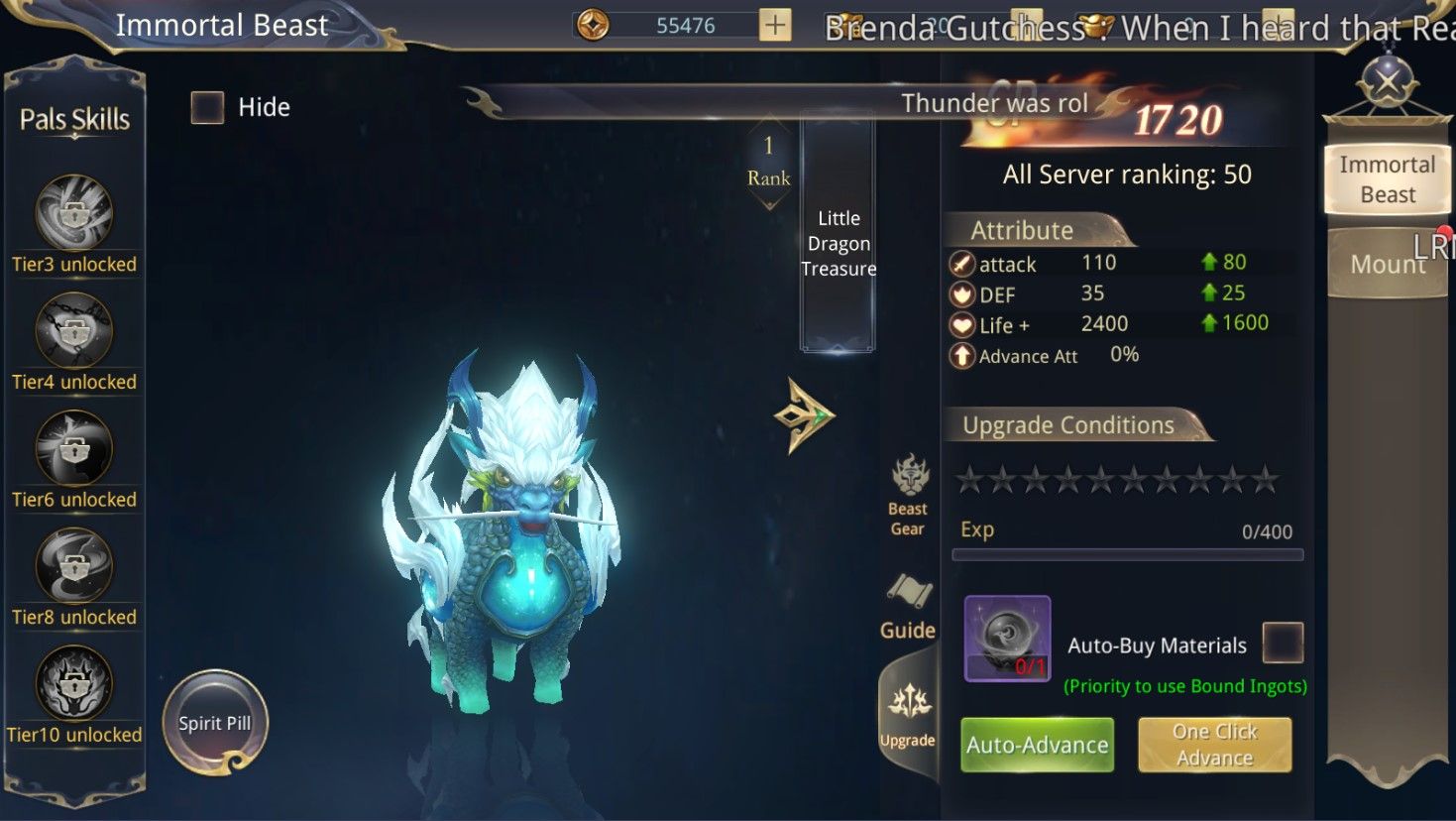The width and height of the screenshot is (1456, 821).
Task: Choose One Click Advance
Action: (x=1214, y=745)
